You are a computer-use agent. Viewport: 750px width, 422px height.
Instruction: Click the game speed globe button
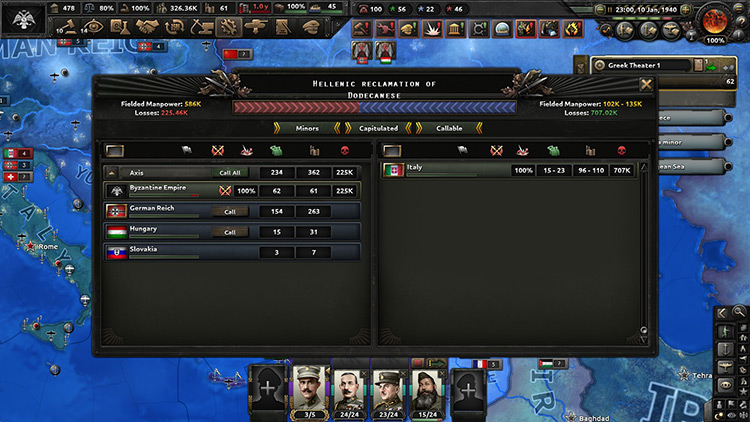coord(714,19)
